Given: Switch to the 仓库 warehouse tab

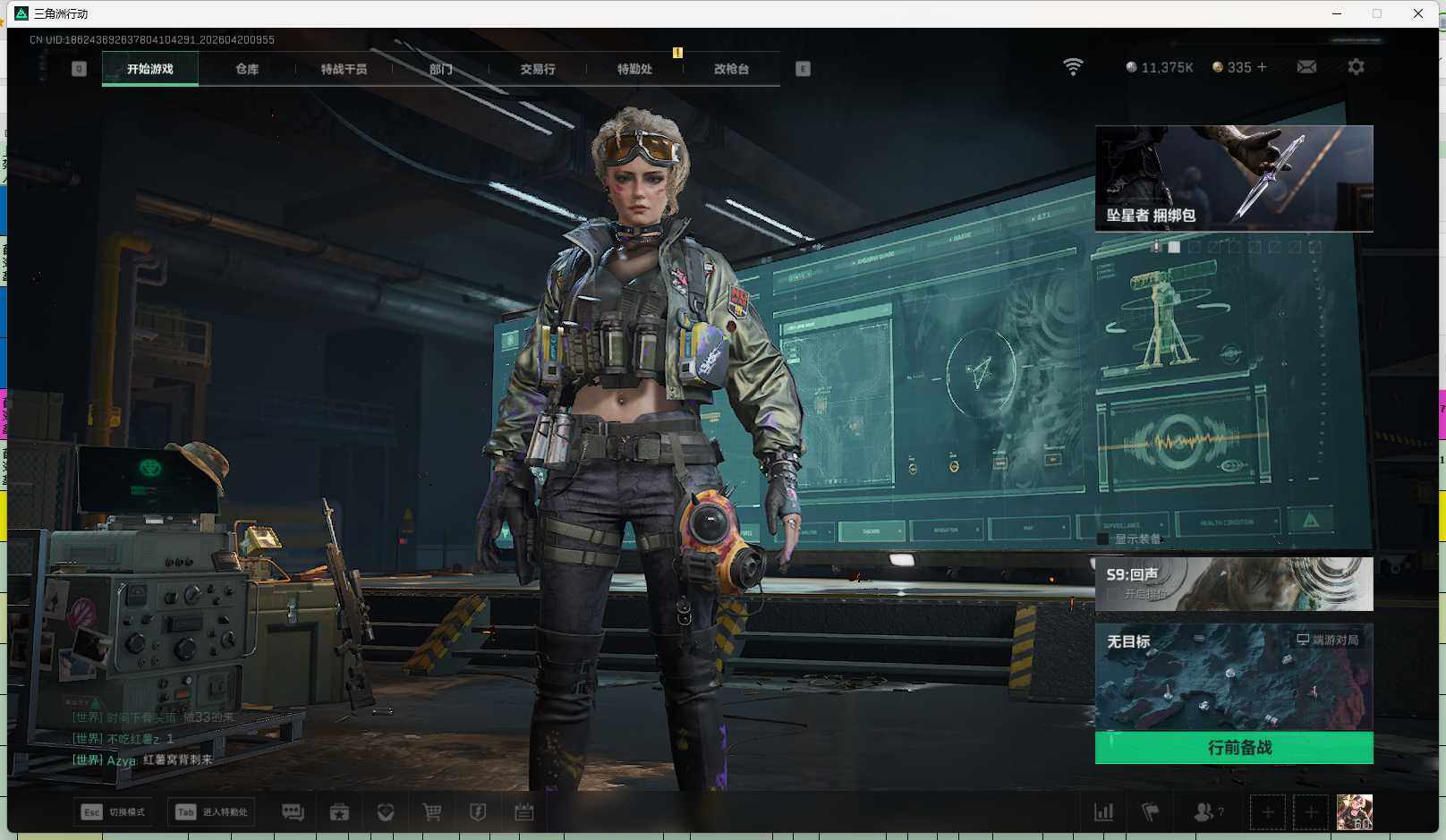Looking at the screenshot, I should [247, 69].
